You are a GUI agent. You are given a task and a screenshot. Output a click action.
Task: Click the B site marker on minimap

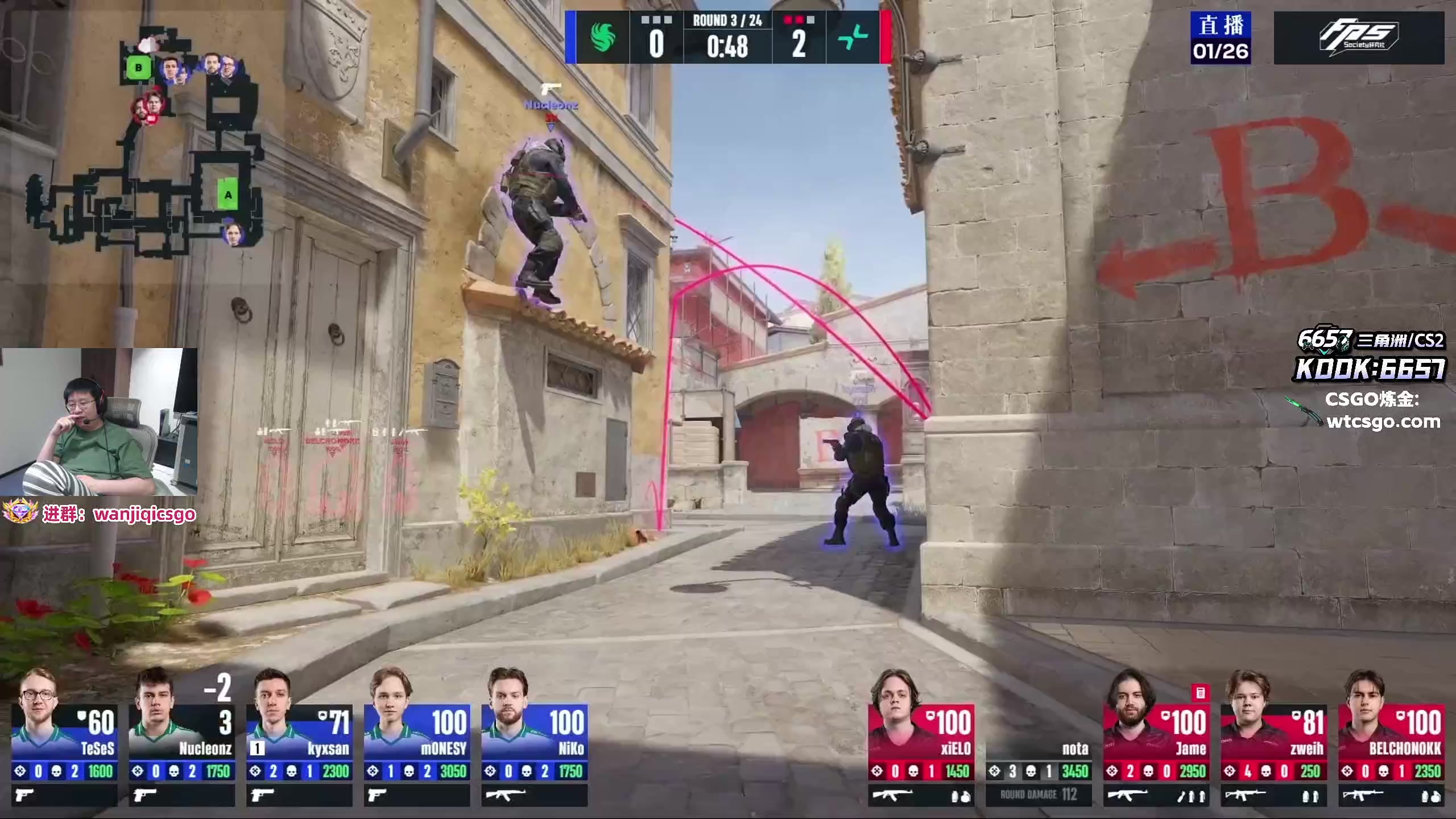[x=138, y=69]
